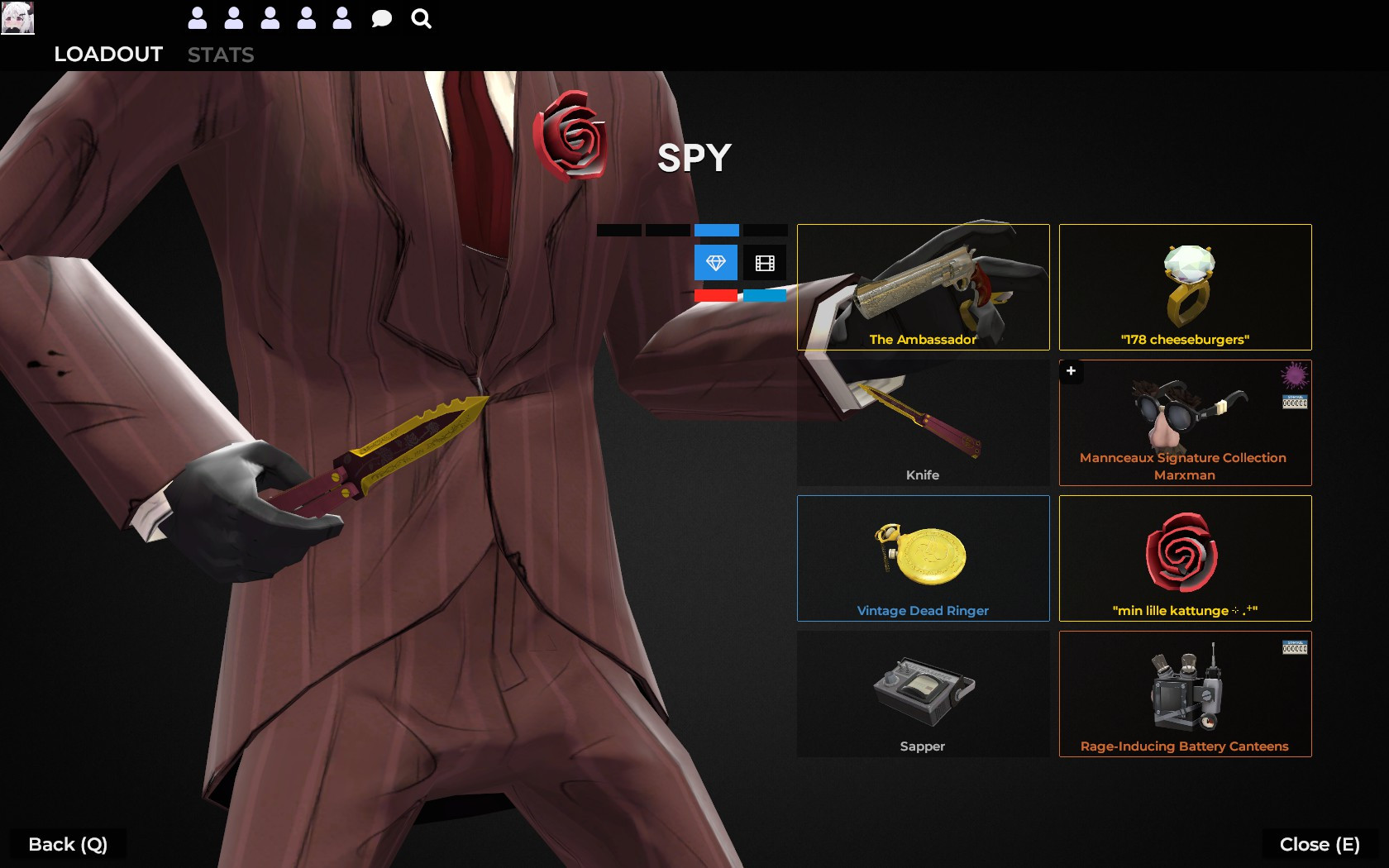This screenshot has height=868, width=1389.
Task: Toggle the Vintage Dead Ringer equip state
Action: point(923,558)
